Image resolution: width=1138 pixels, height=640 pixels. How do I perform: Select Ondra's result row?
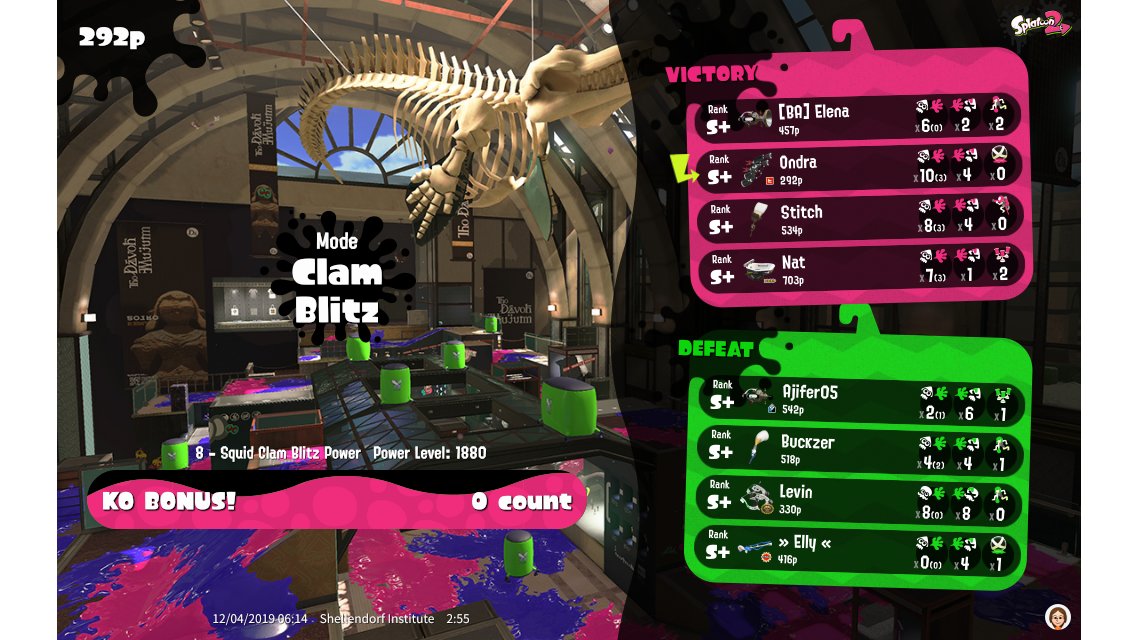click(x=860, y=168)
